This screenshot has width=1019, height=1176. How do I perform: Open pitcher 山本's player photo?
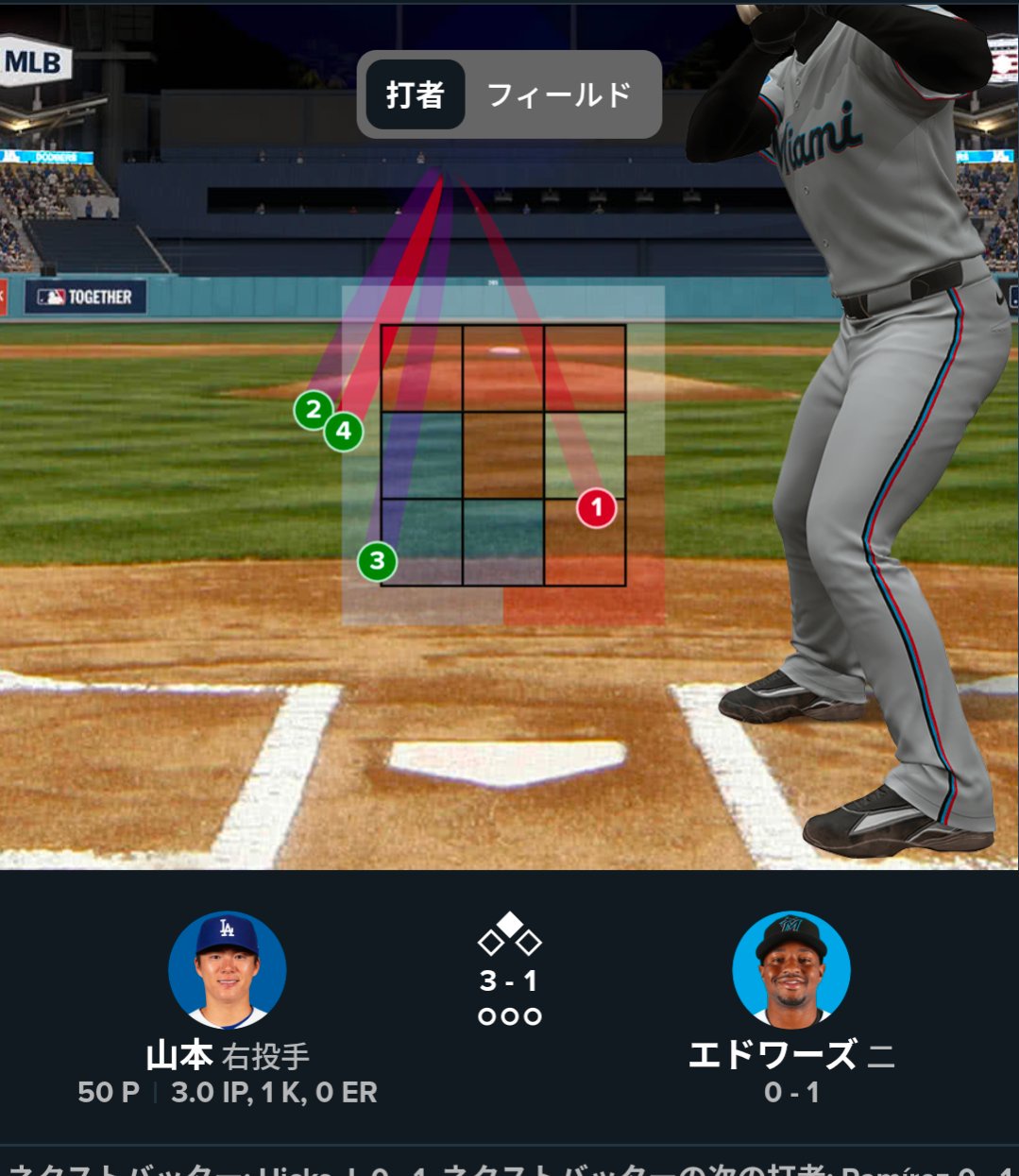(x=227, y=970)
